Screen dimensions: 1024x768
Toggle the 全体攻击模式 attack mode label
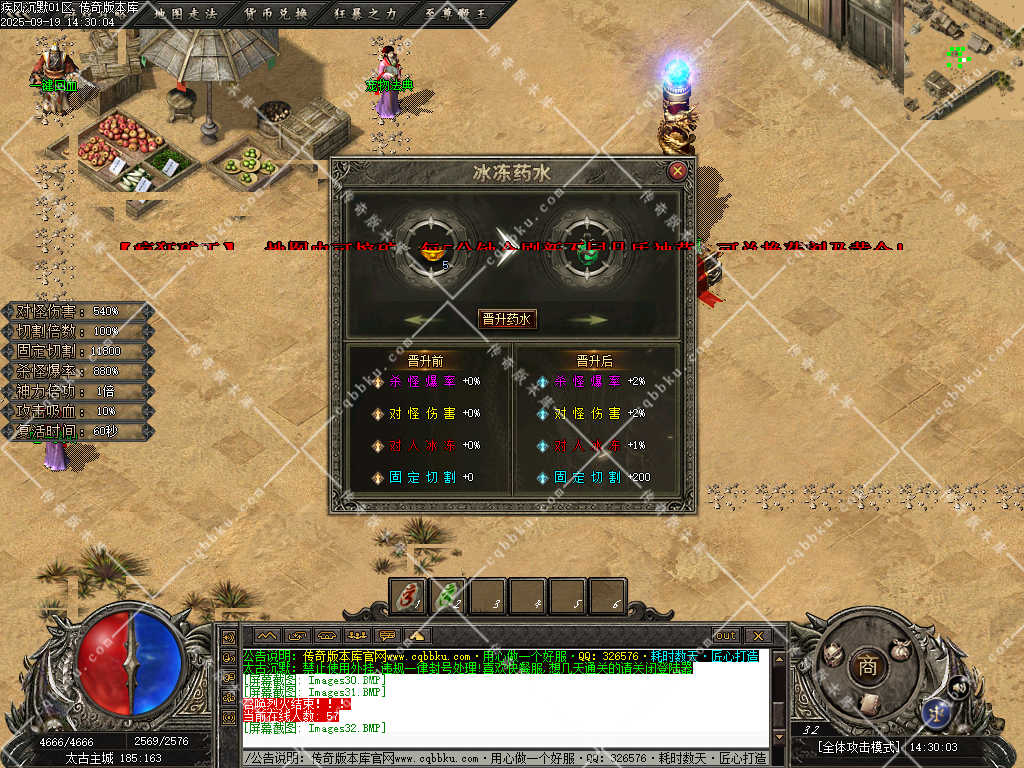[x=858, y=747]
